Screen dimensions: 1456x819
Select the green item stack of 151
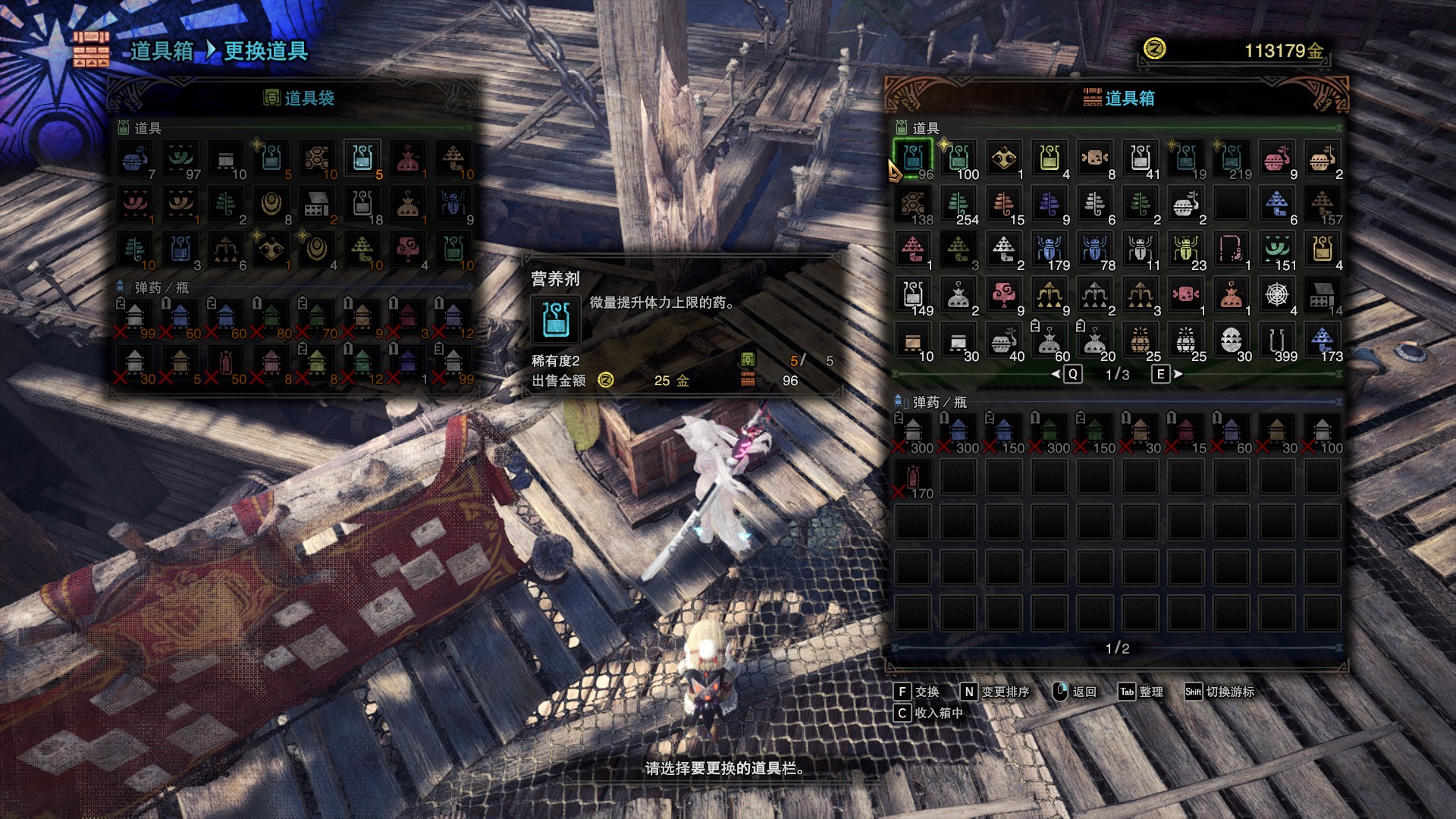1277,250
